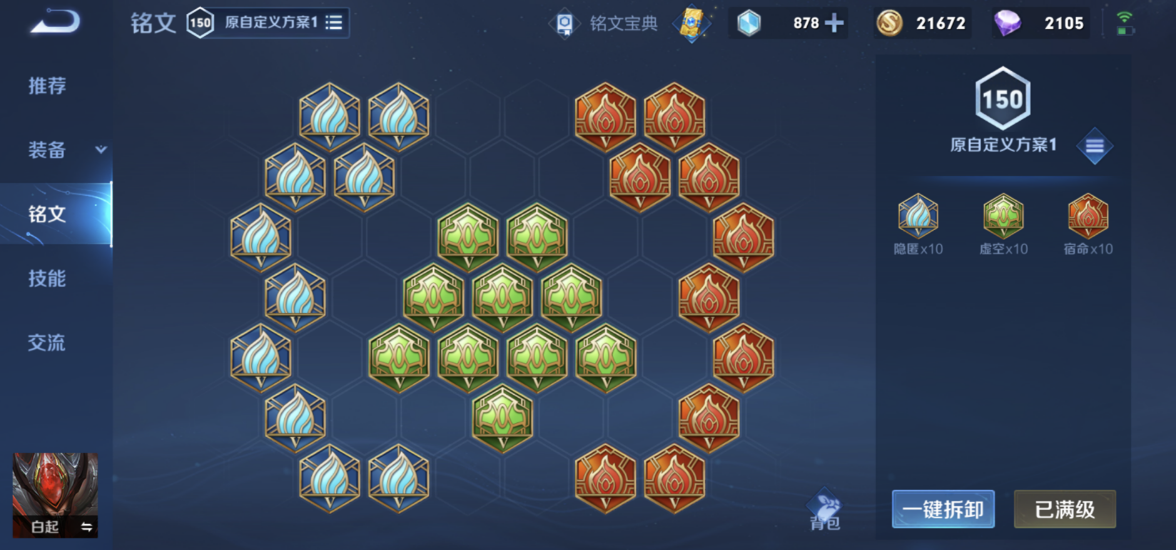Select the 隐匿 x10 rune summary icon
This screenshot has height=550, width=1176.
tap(918, 216)
